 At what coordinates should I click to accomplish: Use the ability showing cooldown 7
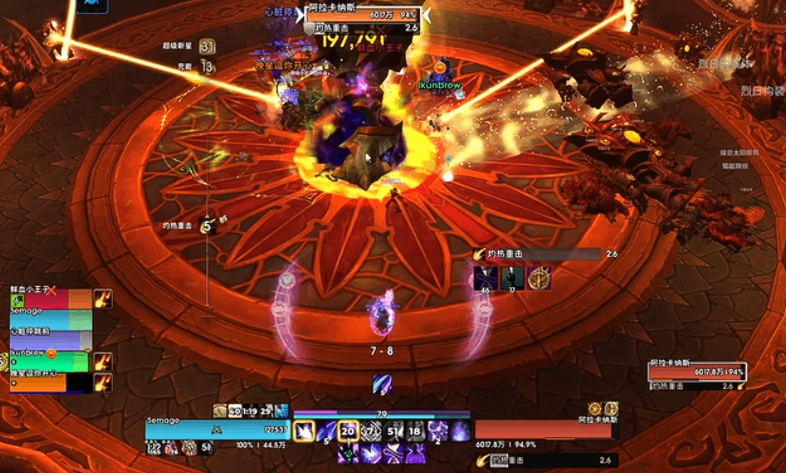pyautogui.click(x=371, y=432)
